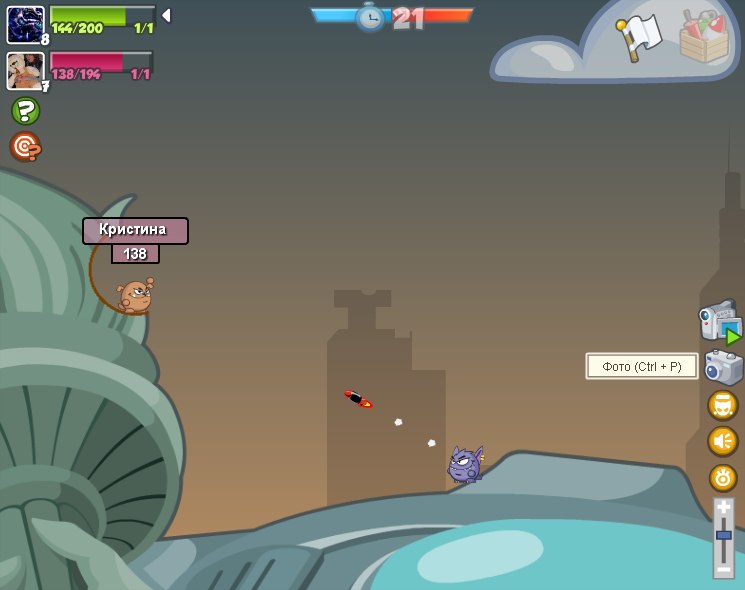Click the white flag surrender button

640,37
